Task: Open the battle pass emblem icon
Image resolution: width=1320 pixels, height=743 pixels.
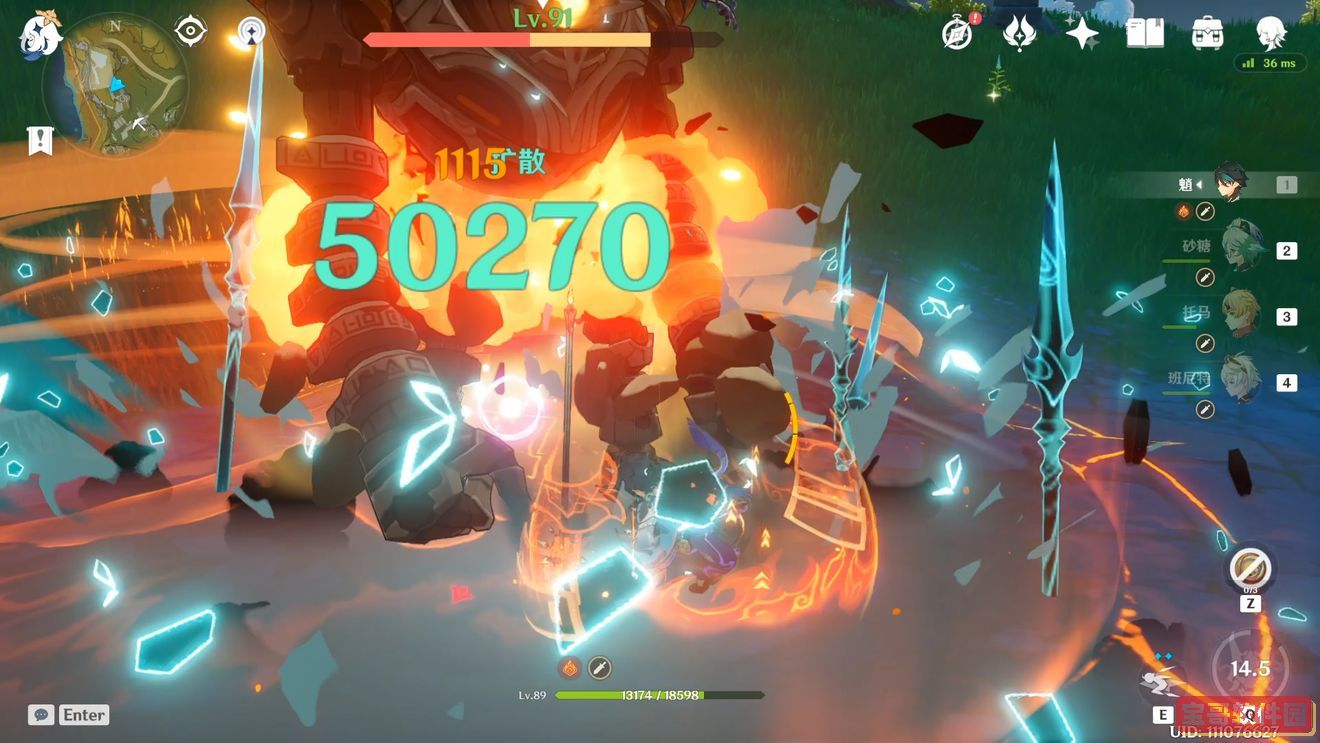Action: pos(1019,34)
